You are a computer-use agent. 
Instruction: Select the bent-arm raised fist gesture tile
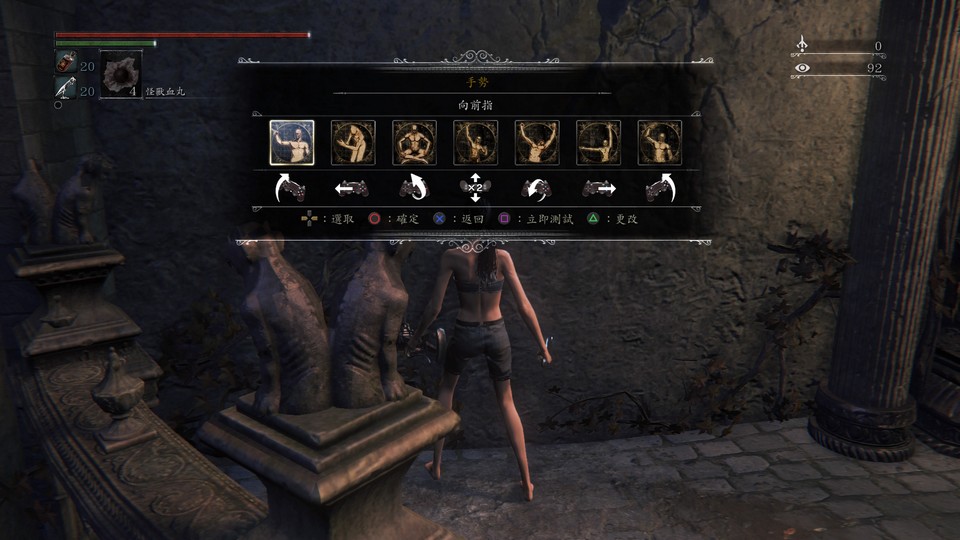tap(660, 142)
